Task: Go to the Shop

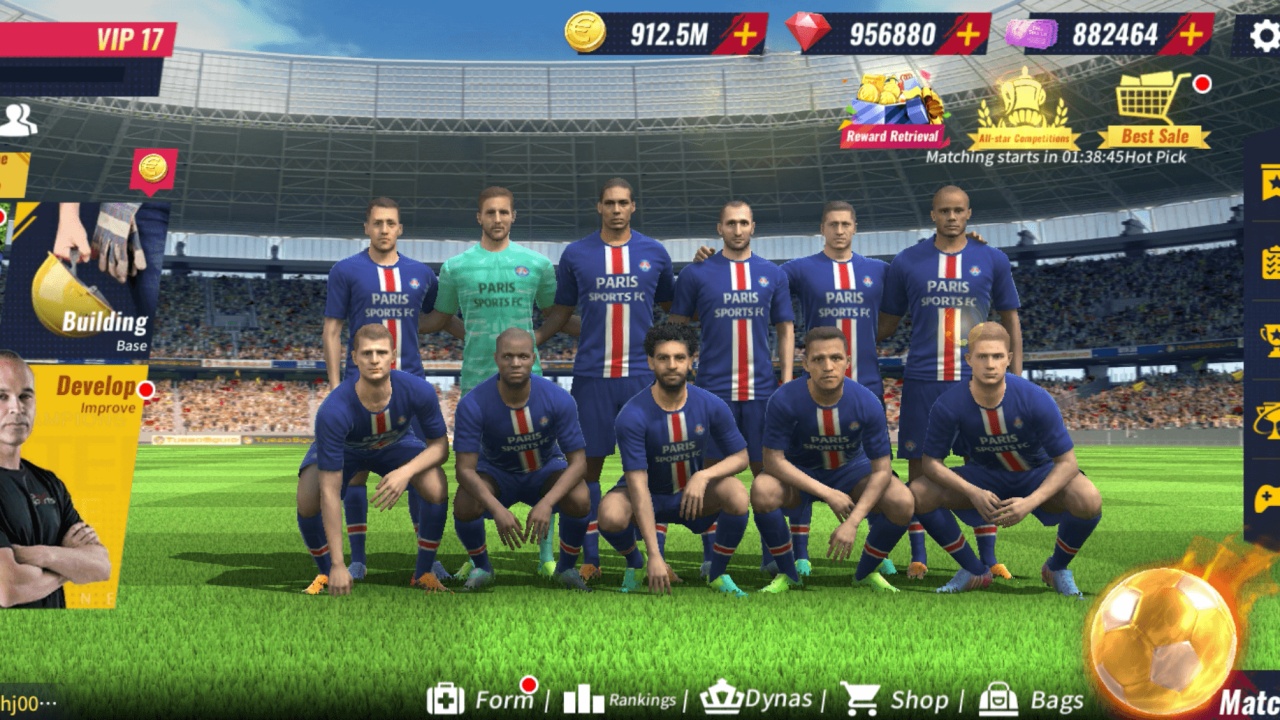Action: click(895, 699)
